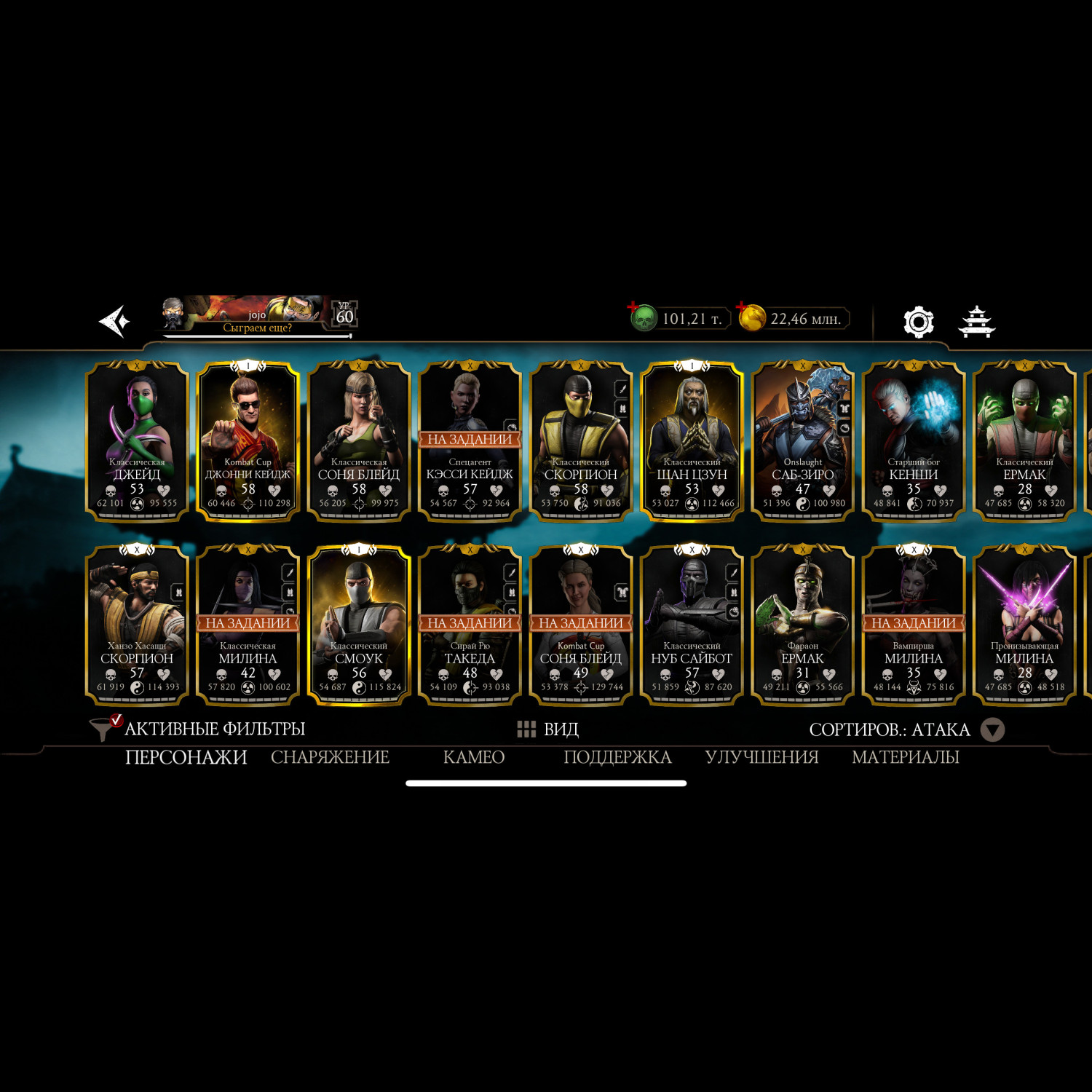The image size is (1092, 1092).
Task: Select the Классическая Джейд card
Action: click(137, 441)
